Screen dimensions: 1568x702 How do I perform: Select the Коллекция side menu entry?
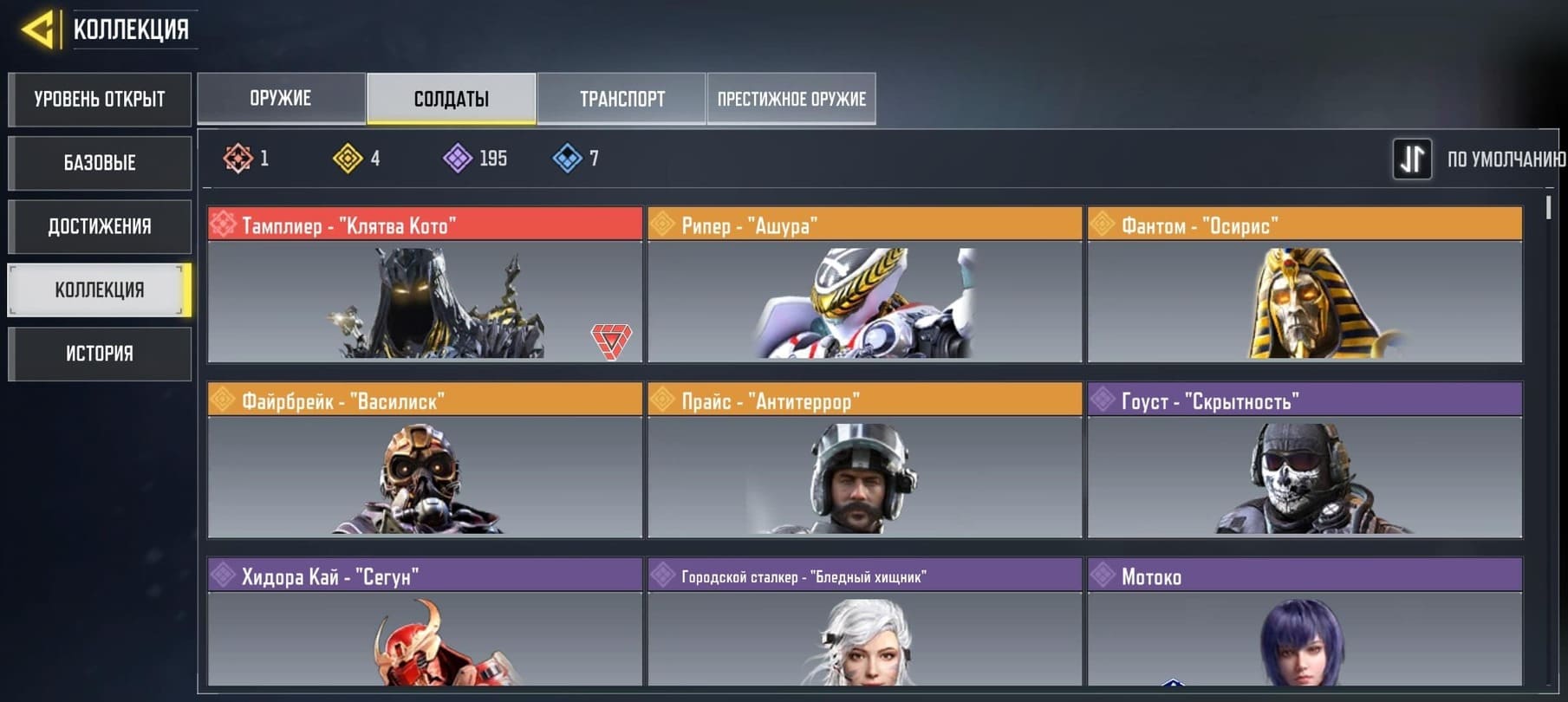100,290
